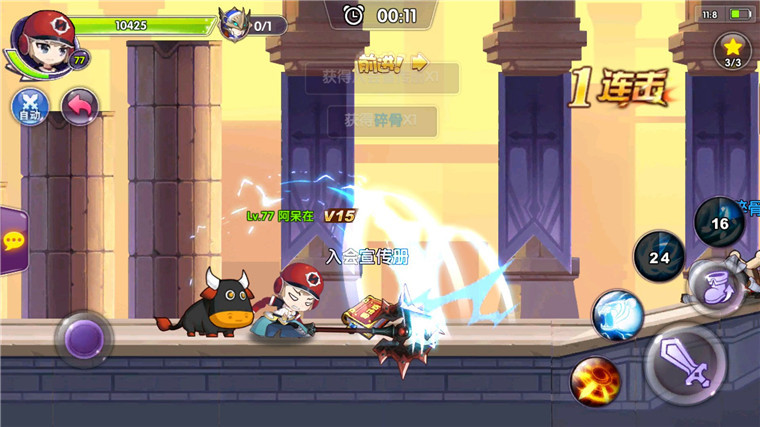Activate the winged boot dash skill
Viewport: 760px width, 427px height.
point(716,286)
